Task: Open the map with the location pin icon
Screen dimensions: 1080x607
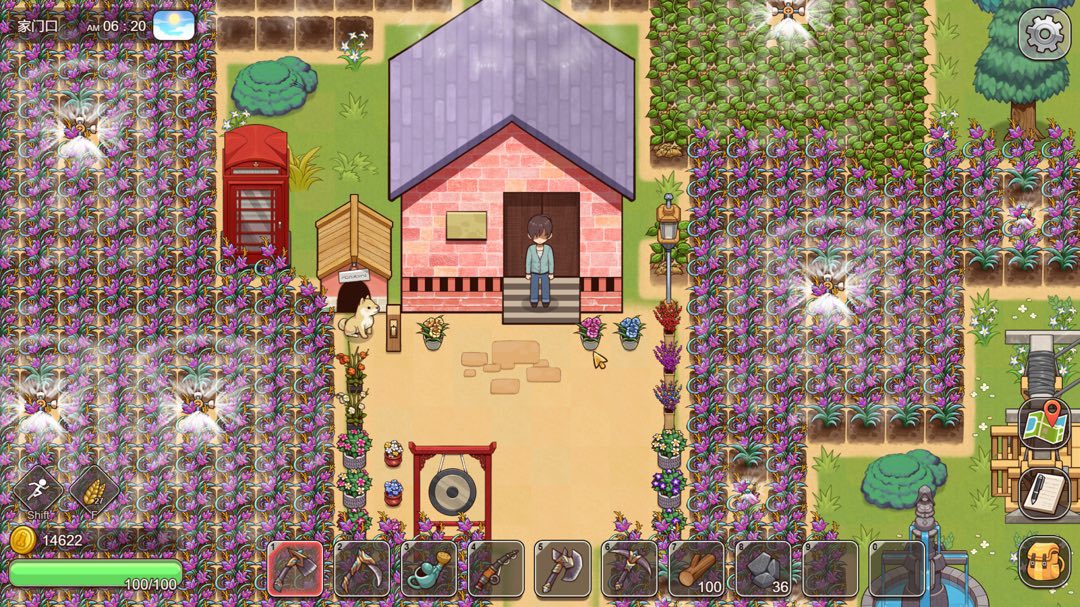Action: pos(1044,424)
